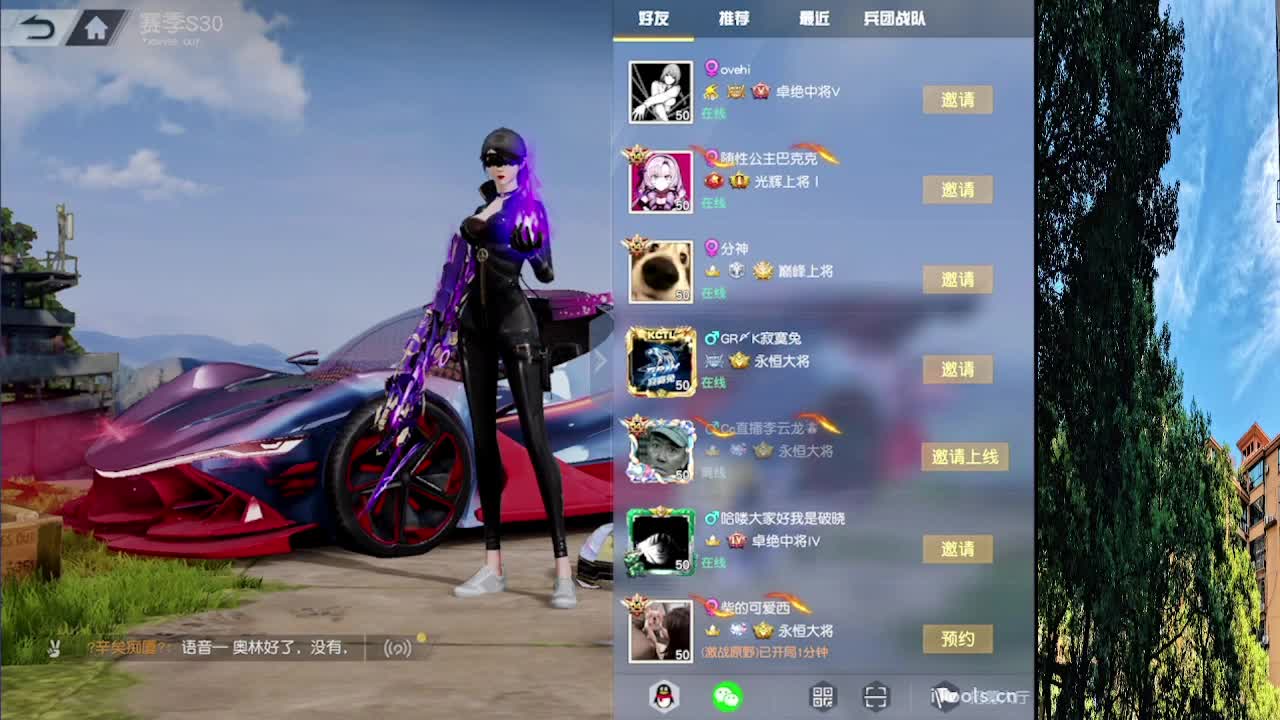1280x720 pixels.
Task: Click ovehi's rank medal icon
Action: click(761, 92)
